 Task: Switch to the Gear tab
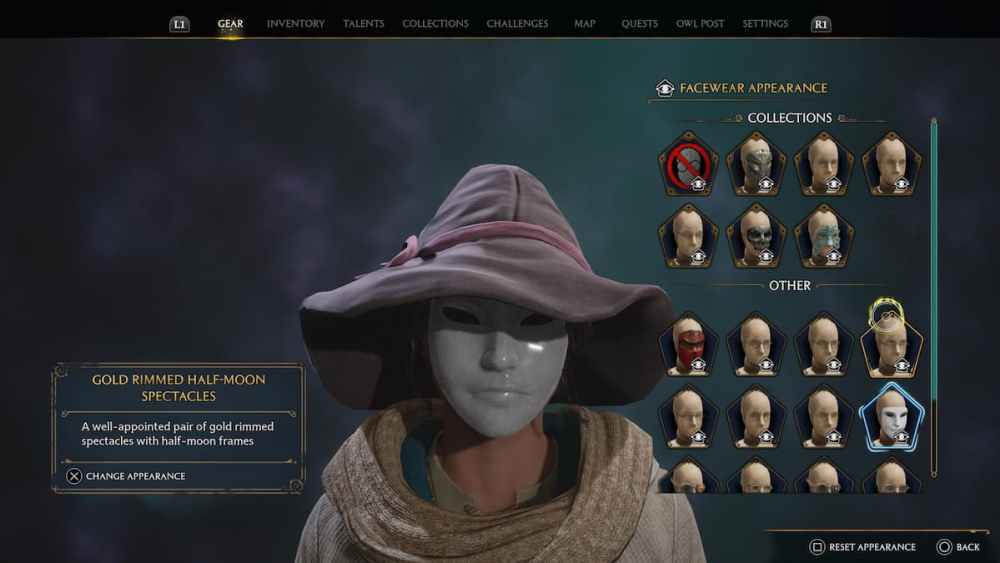(x=230, y=23)
